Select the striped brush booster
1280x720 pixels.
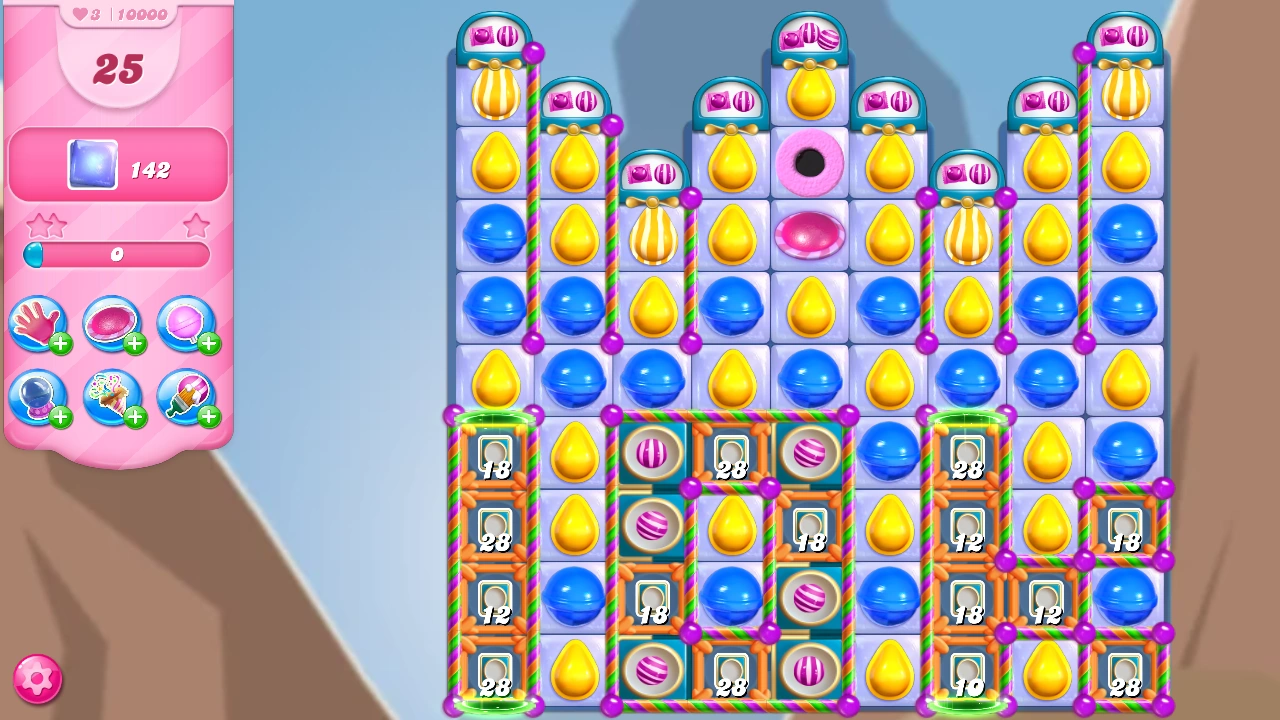(x=187, y=398)
